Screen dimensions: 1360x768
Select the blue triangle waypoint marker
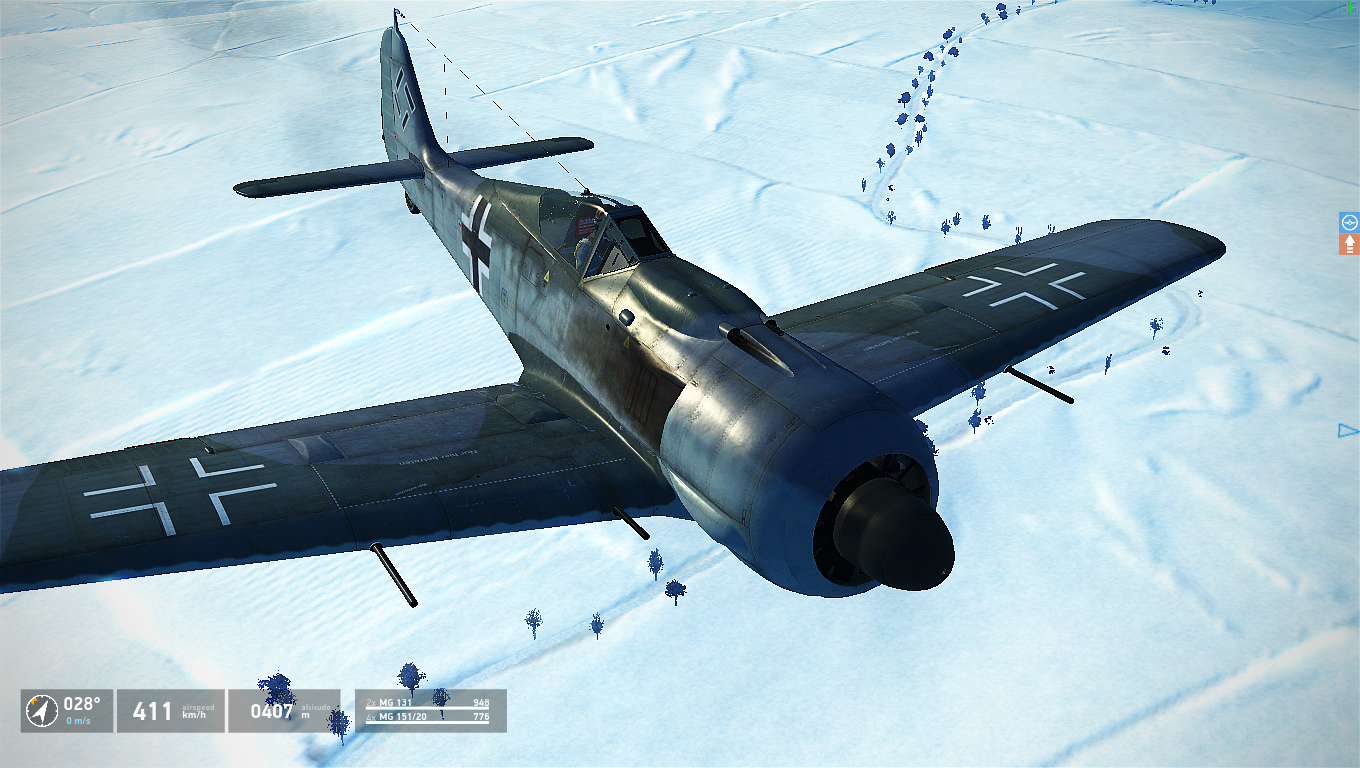point(1348,431)
